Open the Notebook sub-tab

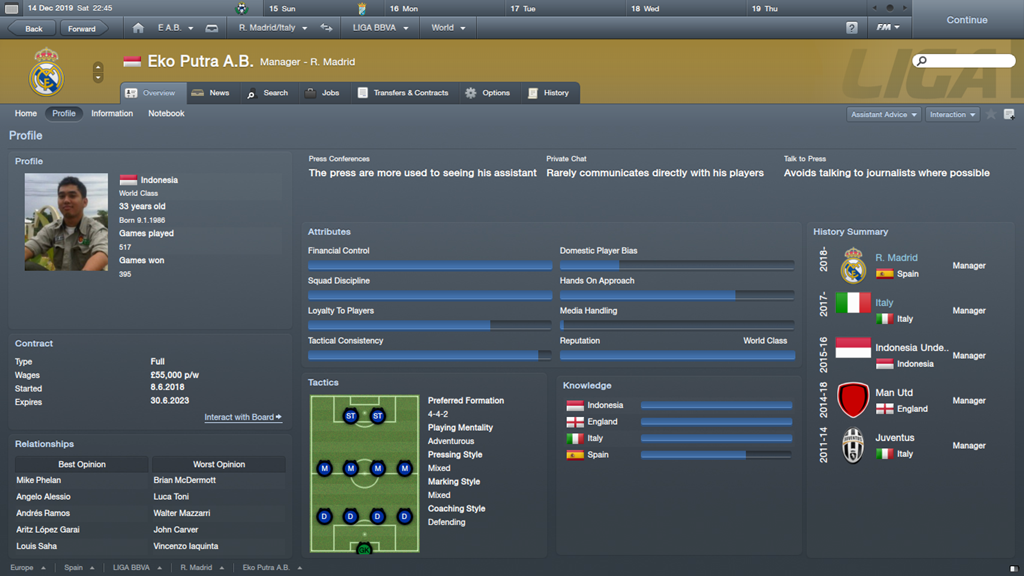[166, 114]
